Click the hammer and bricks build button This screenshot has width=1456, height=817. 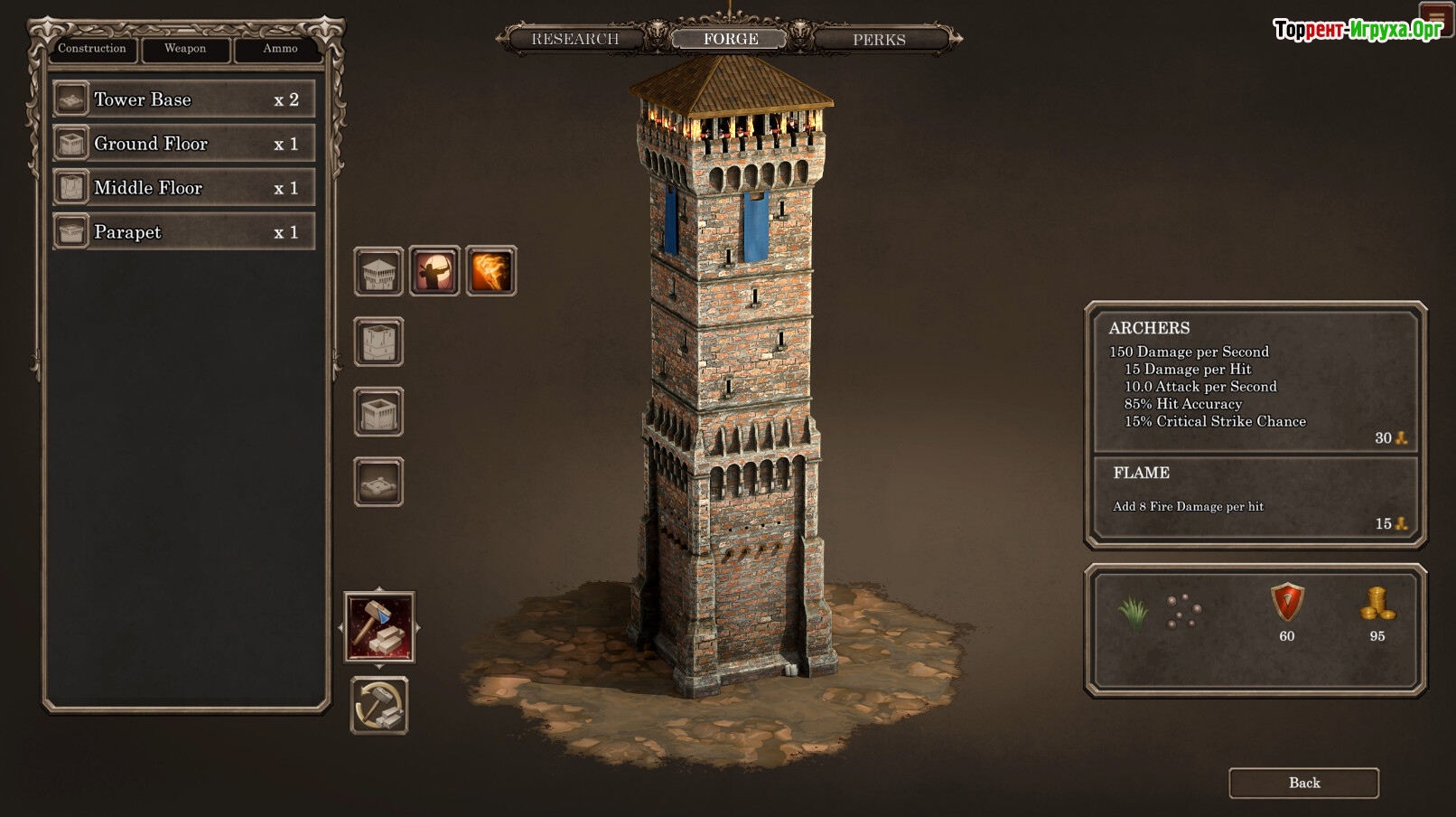(379, 627)
